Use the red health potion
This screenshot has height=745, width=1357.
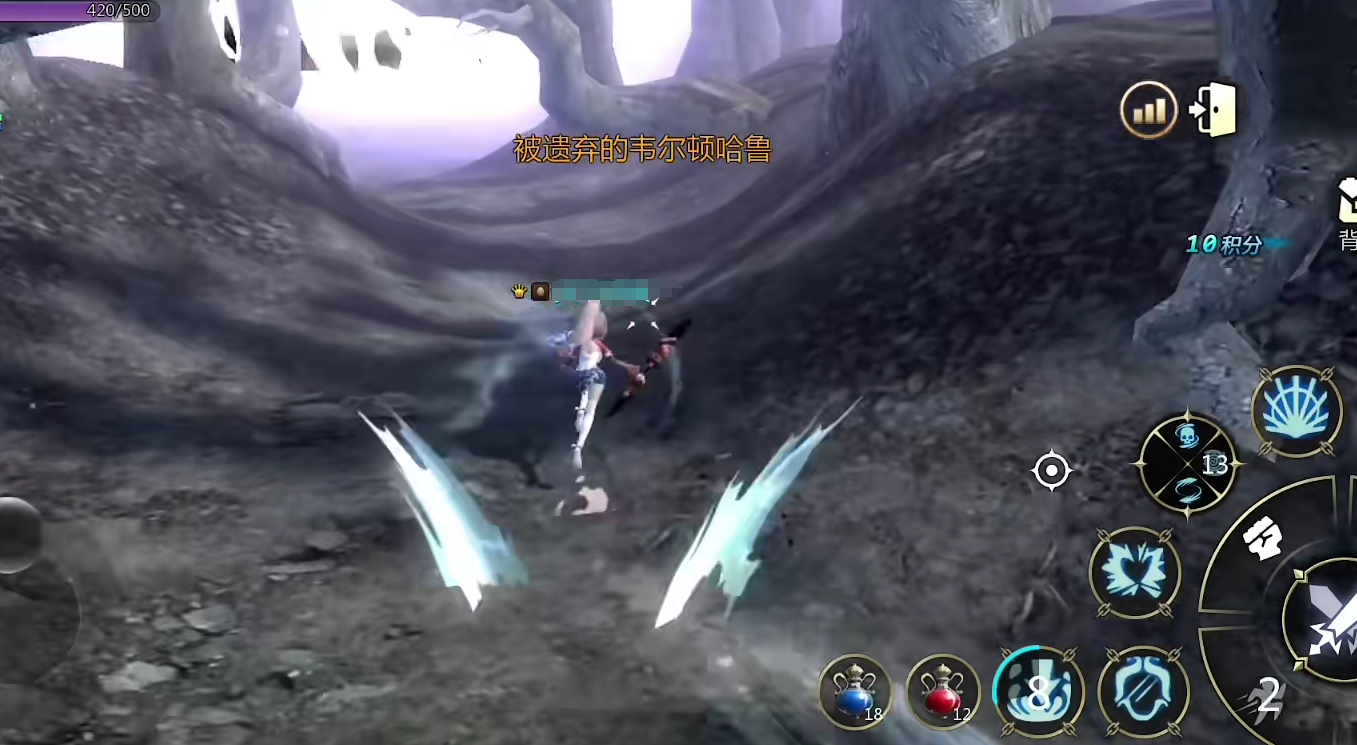[943, 691]
